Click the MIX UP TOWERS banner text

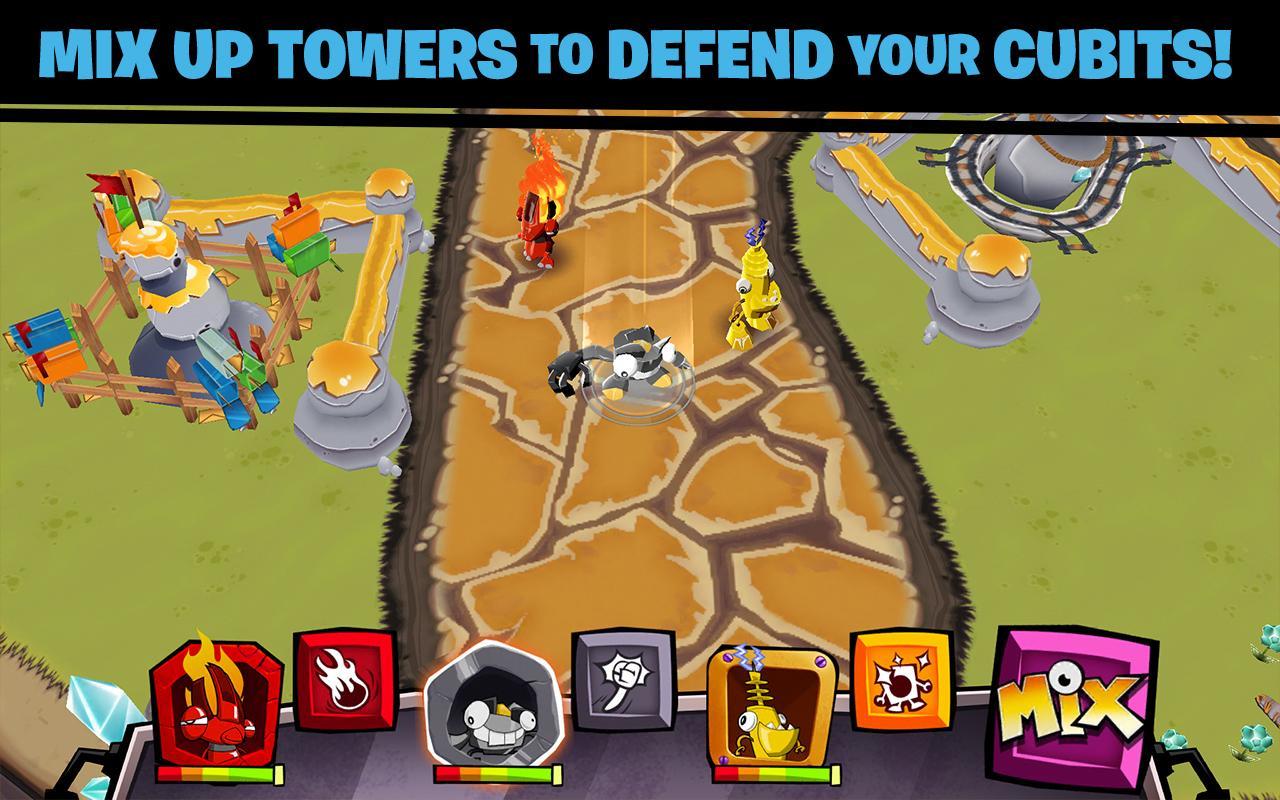pyautogui.click(x=640, y=50)
